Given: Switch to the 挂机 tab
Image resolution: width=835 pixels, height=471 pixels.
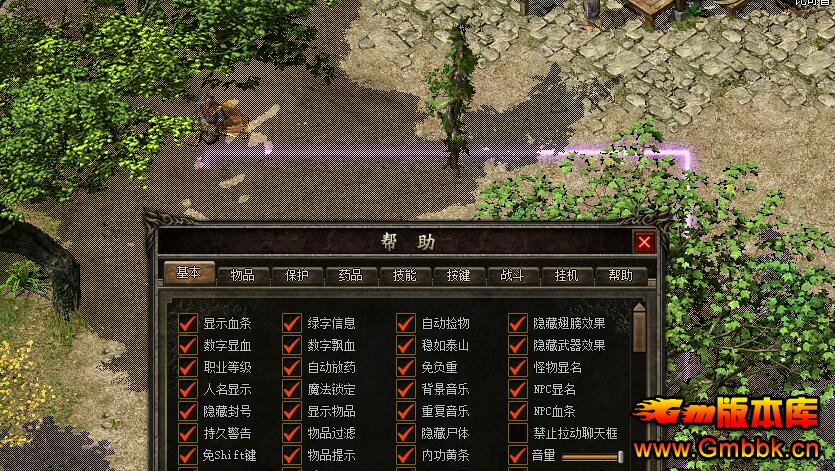Looking at the screenshot, I should tap(567, 275).
